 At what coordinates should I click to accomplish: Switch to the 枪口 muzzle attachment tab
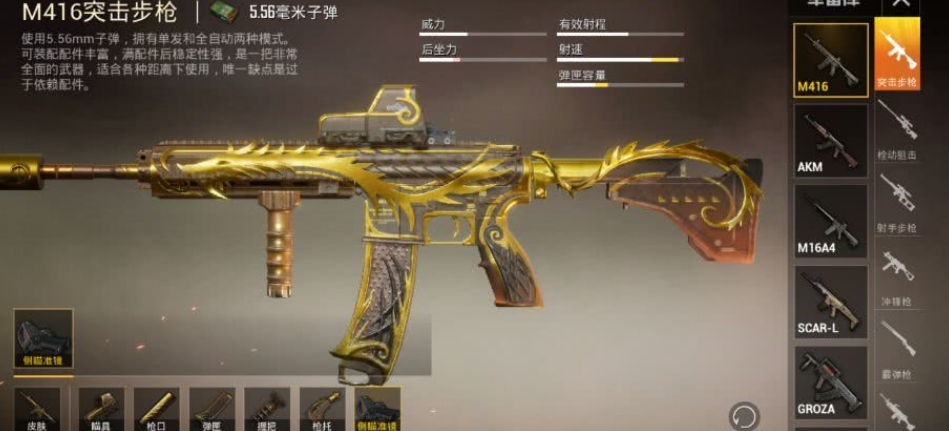(x=156, y=409)
